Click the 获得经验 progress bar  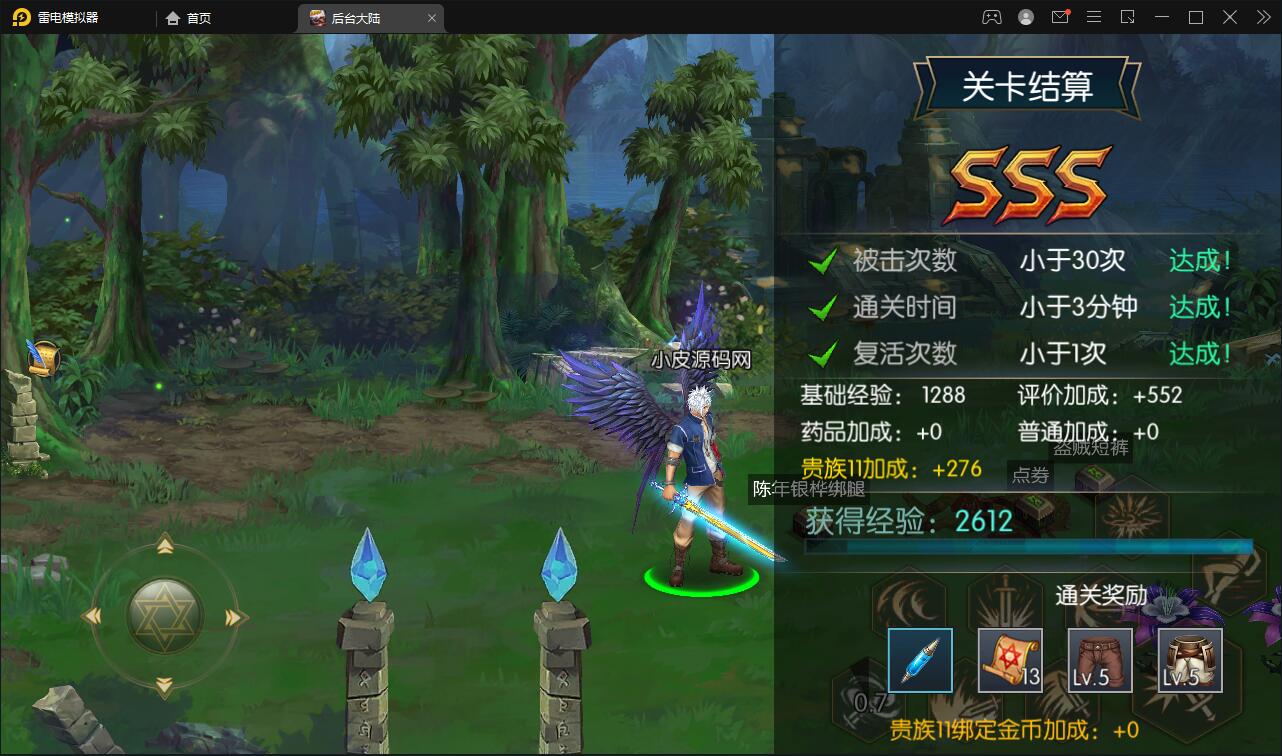coord(1030,549)
